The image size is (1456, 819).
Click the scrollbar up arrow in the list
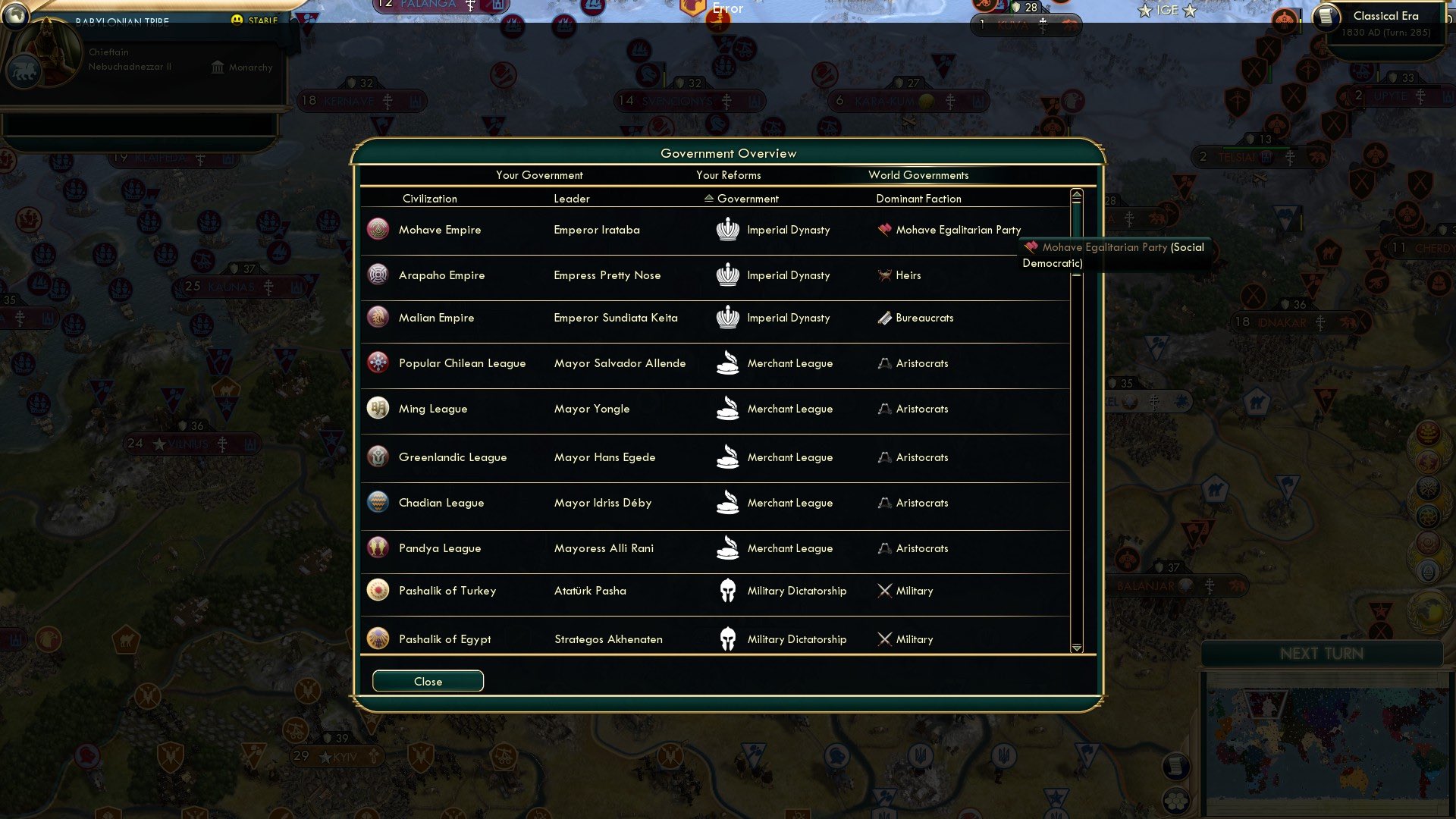[x=1076, y=195]
